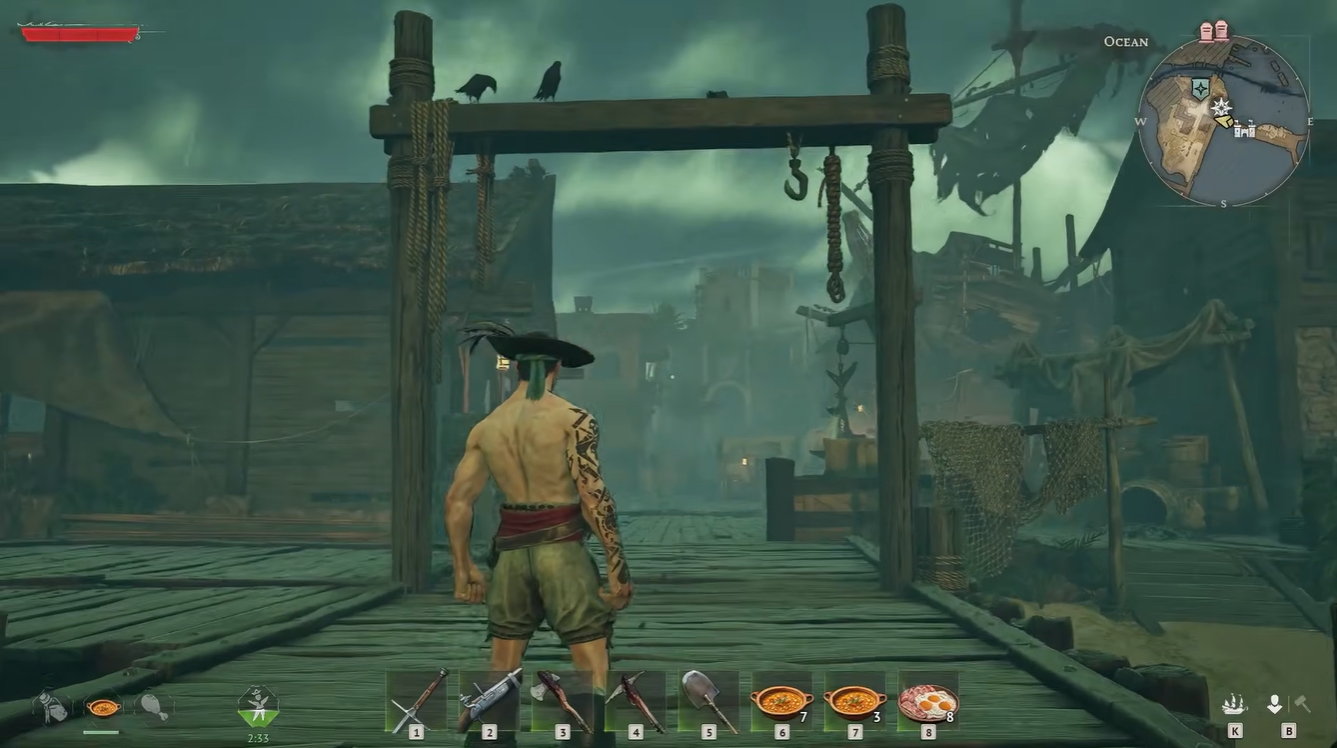Select the shovel in hotbar slot 5
The image size is (1337, 748).
pos(707,697)
